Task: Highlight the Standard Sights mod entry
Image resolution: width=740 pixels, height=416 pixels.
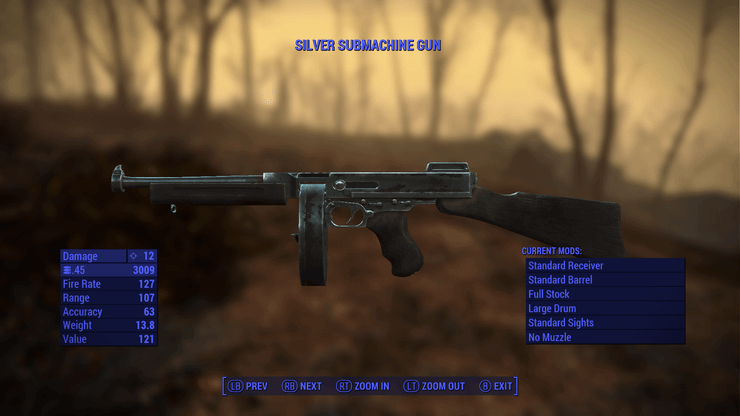Action: coord(605,323)
